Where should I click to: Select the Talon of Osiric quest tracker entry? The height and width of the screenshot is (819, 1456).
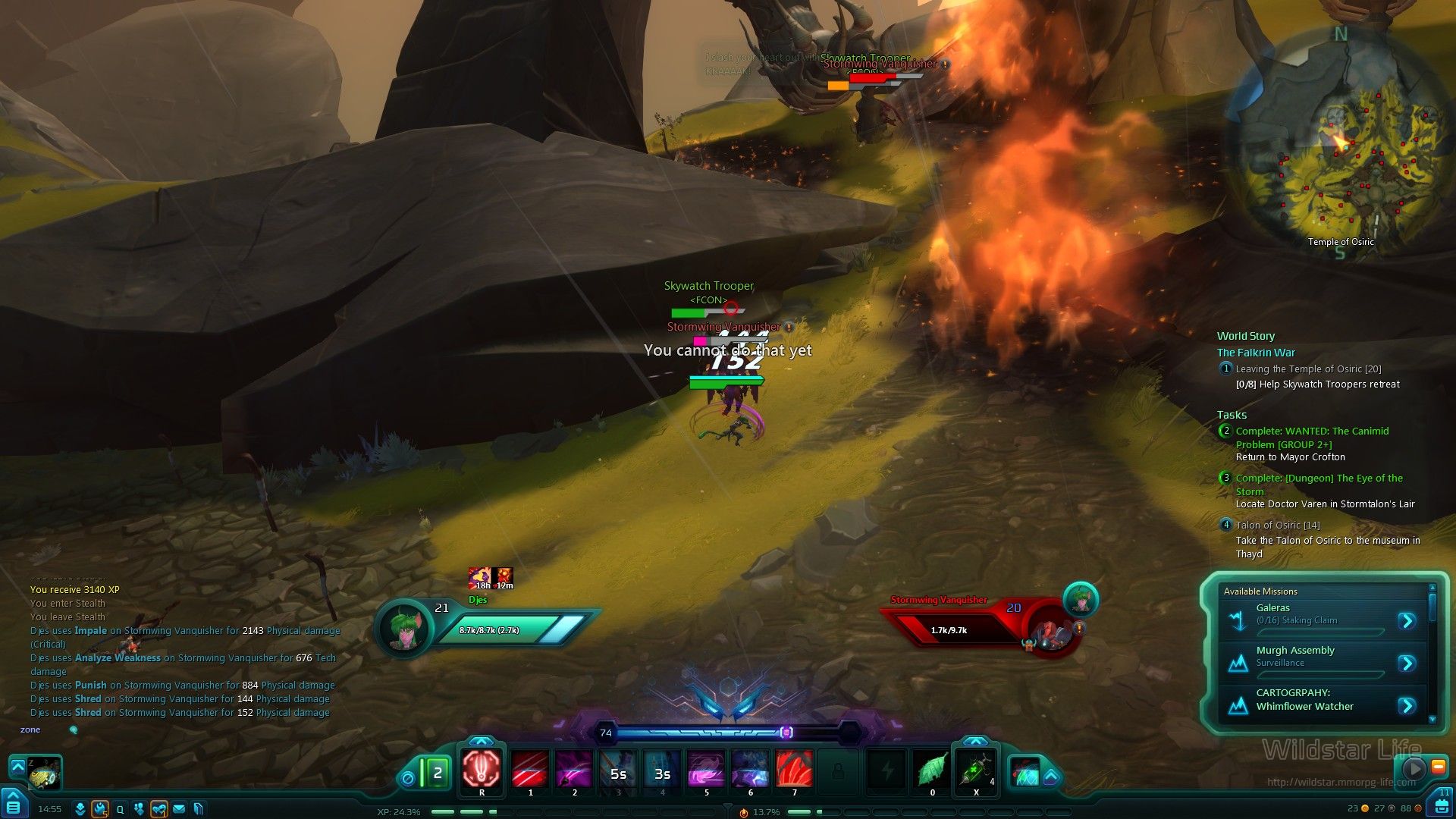pos(1278,525)
